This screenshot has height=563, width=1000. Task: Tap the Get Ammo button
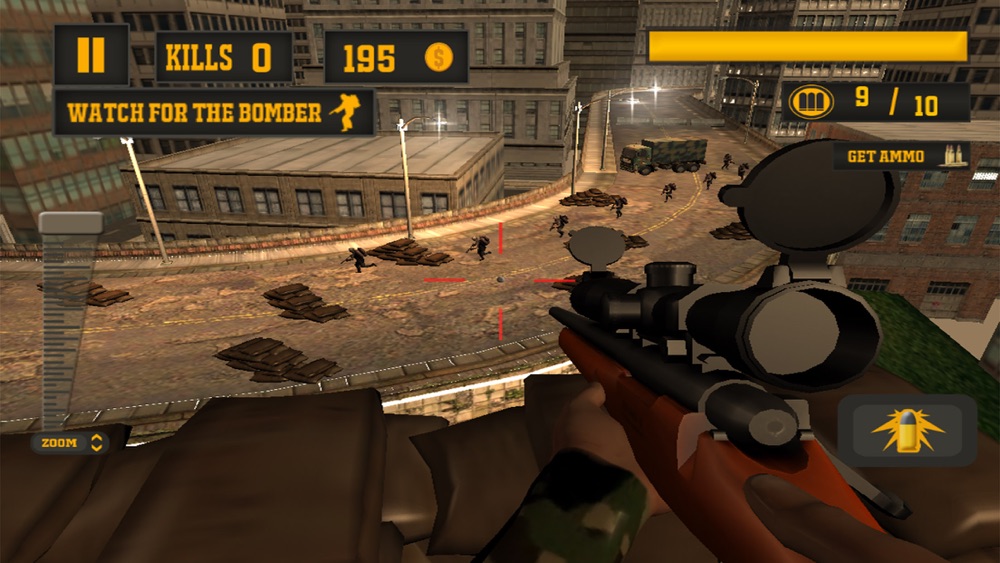tap(900, 156)
